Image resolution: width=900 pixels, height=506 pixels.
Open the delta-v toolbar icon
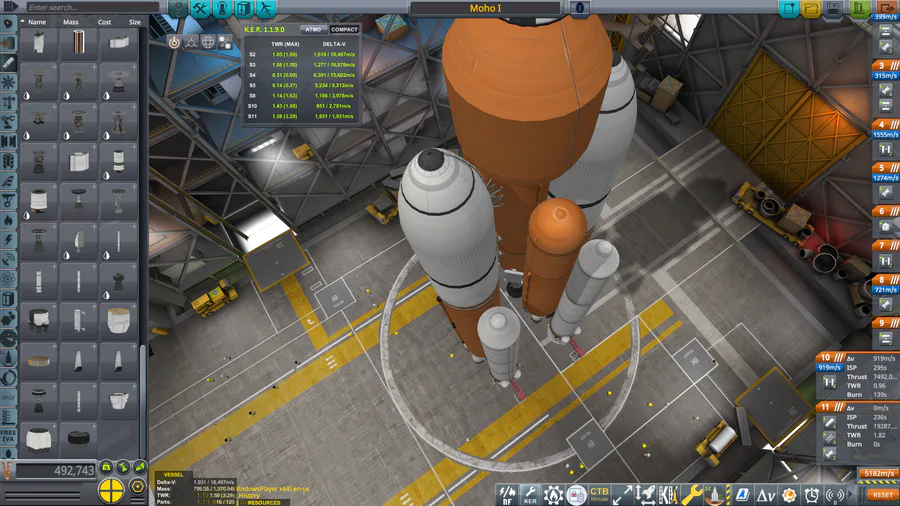click(765, 494)
